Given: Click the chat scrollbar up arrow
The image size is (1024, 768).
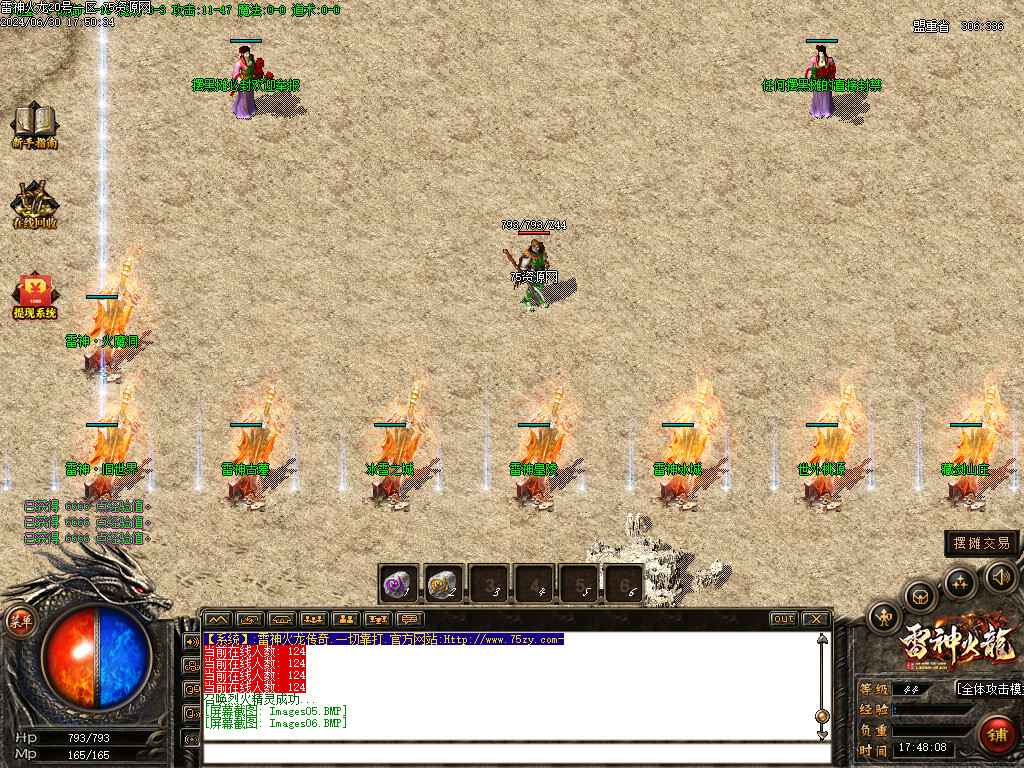Looking at the screenshot, I should point(822,640).
